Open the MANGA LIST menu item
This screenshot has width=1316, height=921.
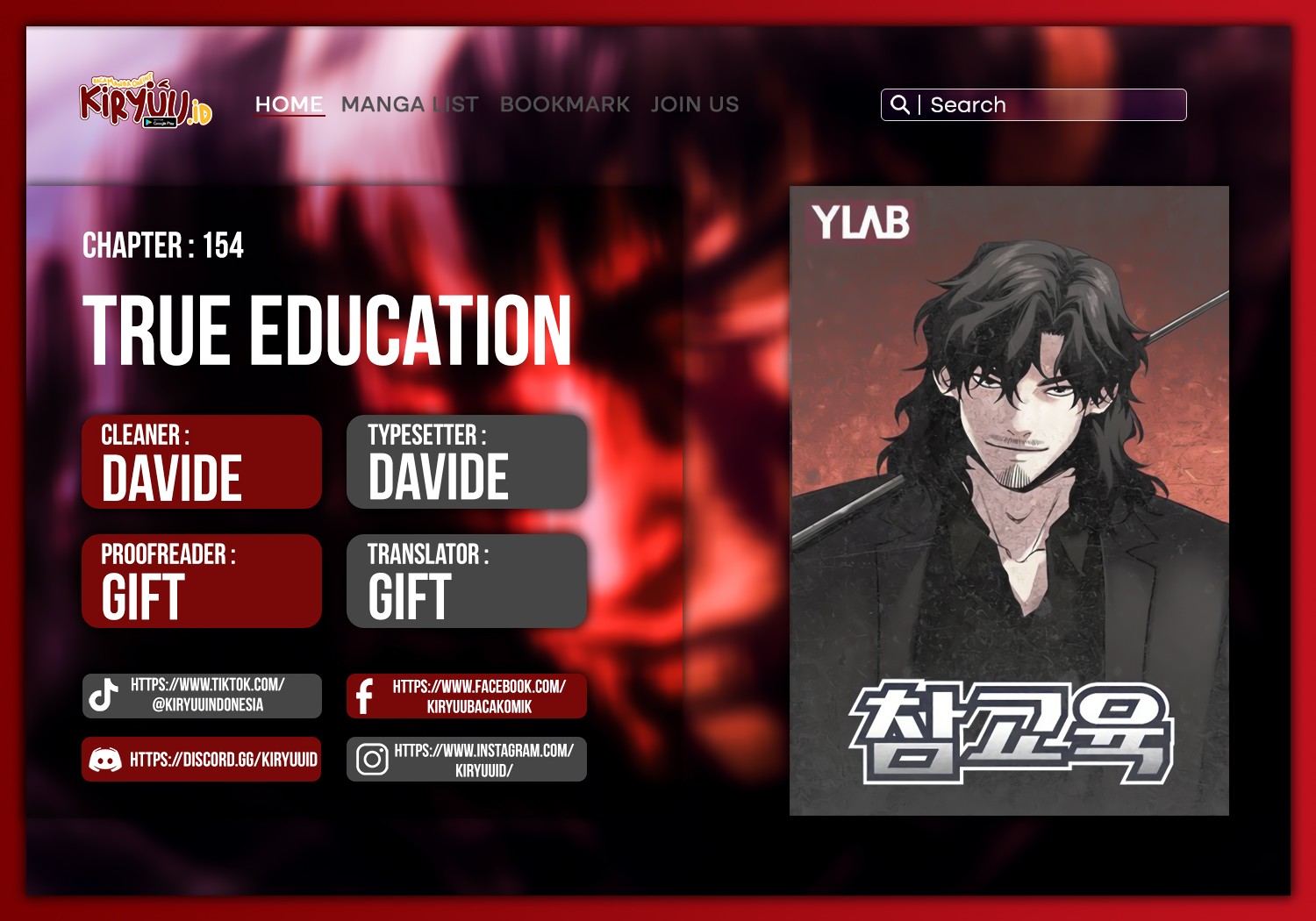[410, 104]
